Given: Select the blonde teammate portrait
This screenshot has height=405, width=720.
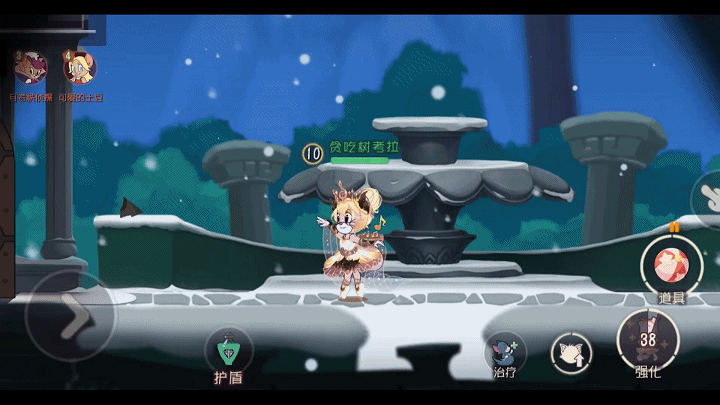Looking at the screenshot, I should click(x=79, y=68).
